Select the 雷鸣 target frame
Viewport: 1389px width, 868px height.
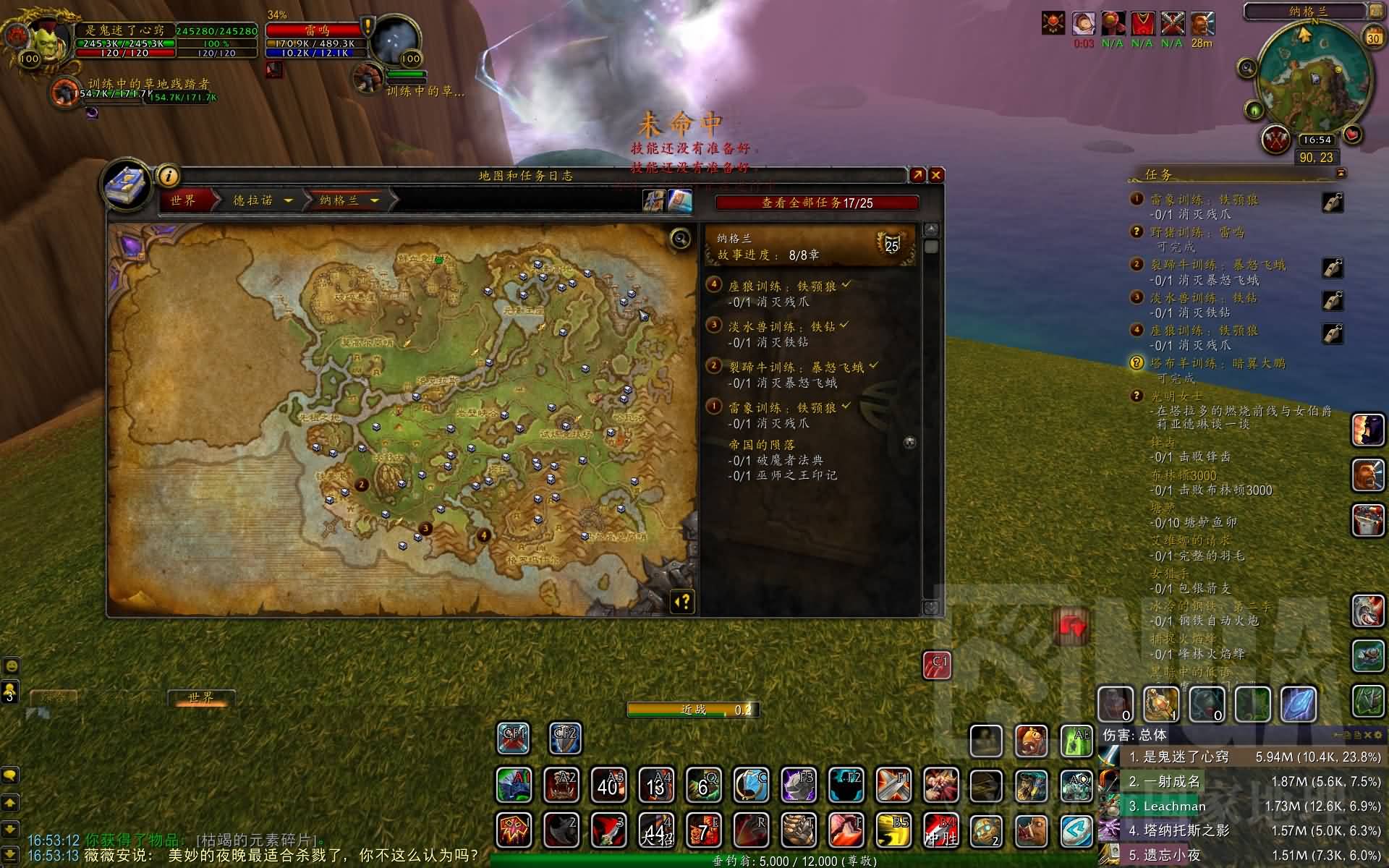[316, 30]
